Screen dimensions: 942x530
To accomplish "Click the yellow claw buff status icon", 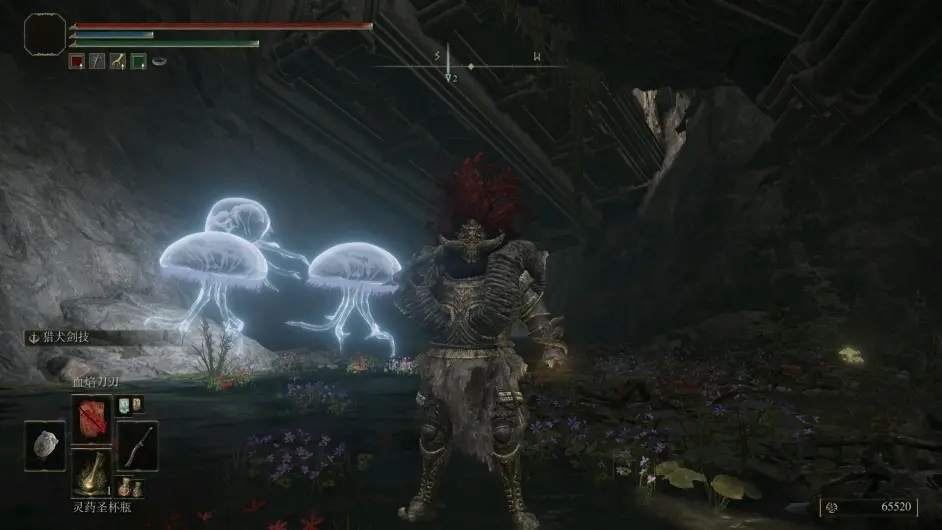I will 118,61.
